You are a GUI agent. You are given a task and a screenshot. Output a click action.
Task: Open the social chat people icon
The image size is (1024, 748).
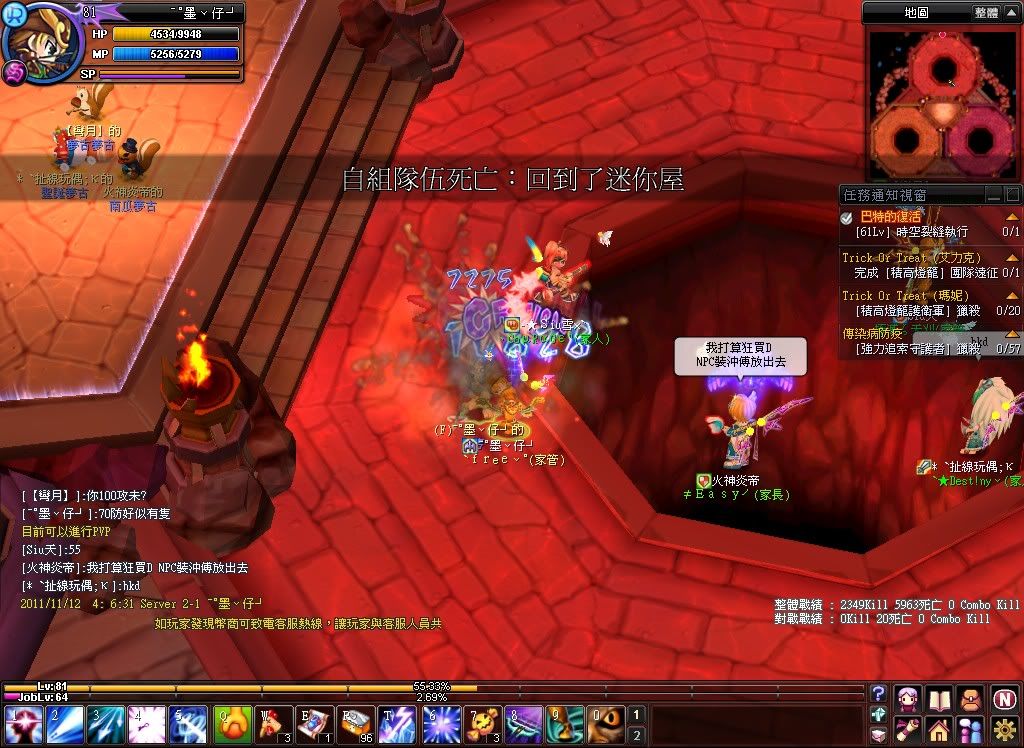coord(971,728)
